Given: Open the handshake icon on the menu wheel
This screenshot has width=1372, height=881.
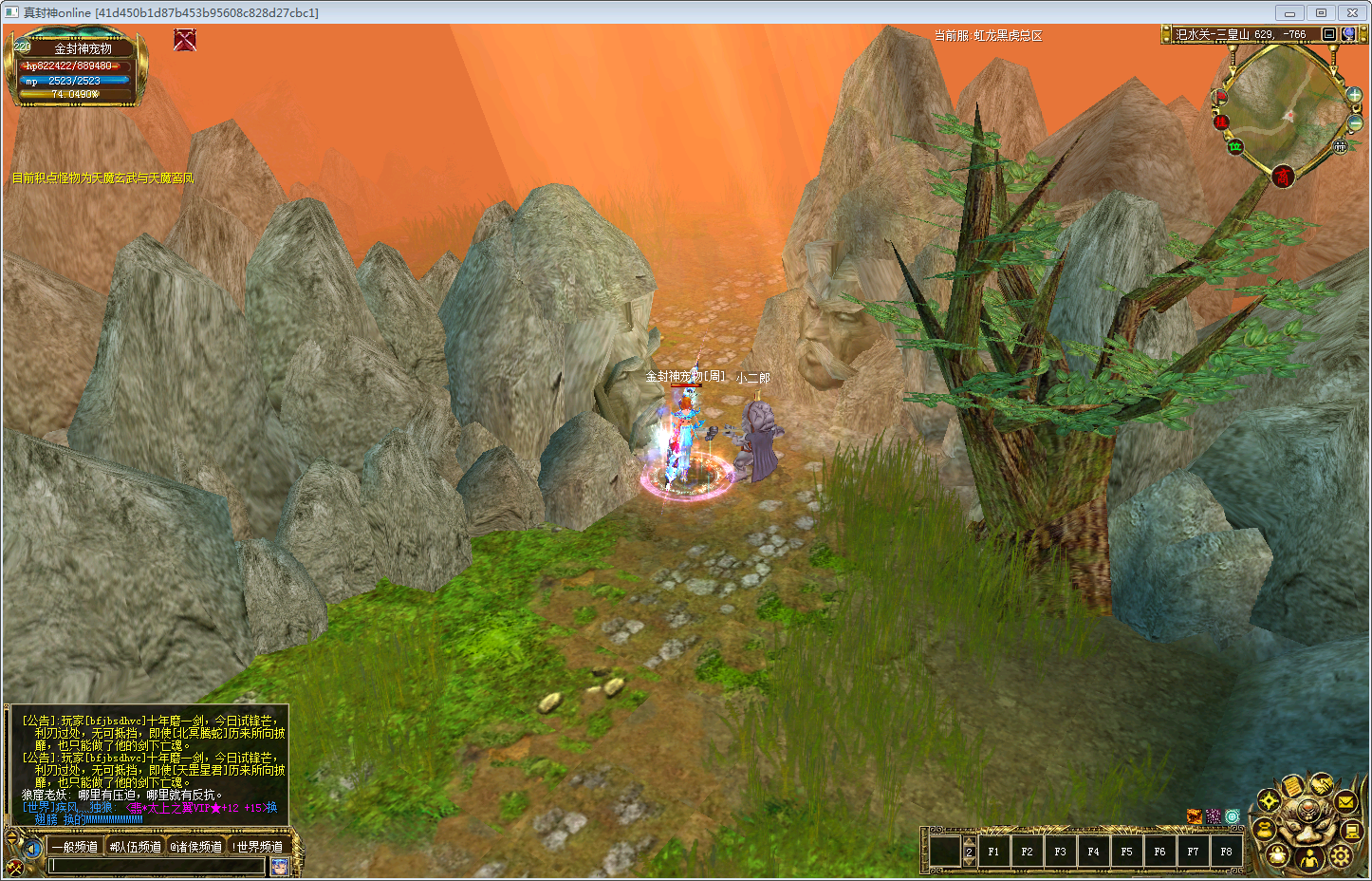Looking at the screenshot, I should 1322,785.
